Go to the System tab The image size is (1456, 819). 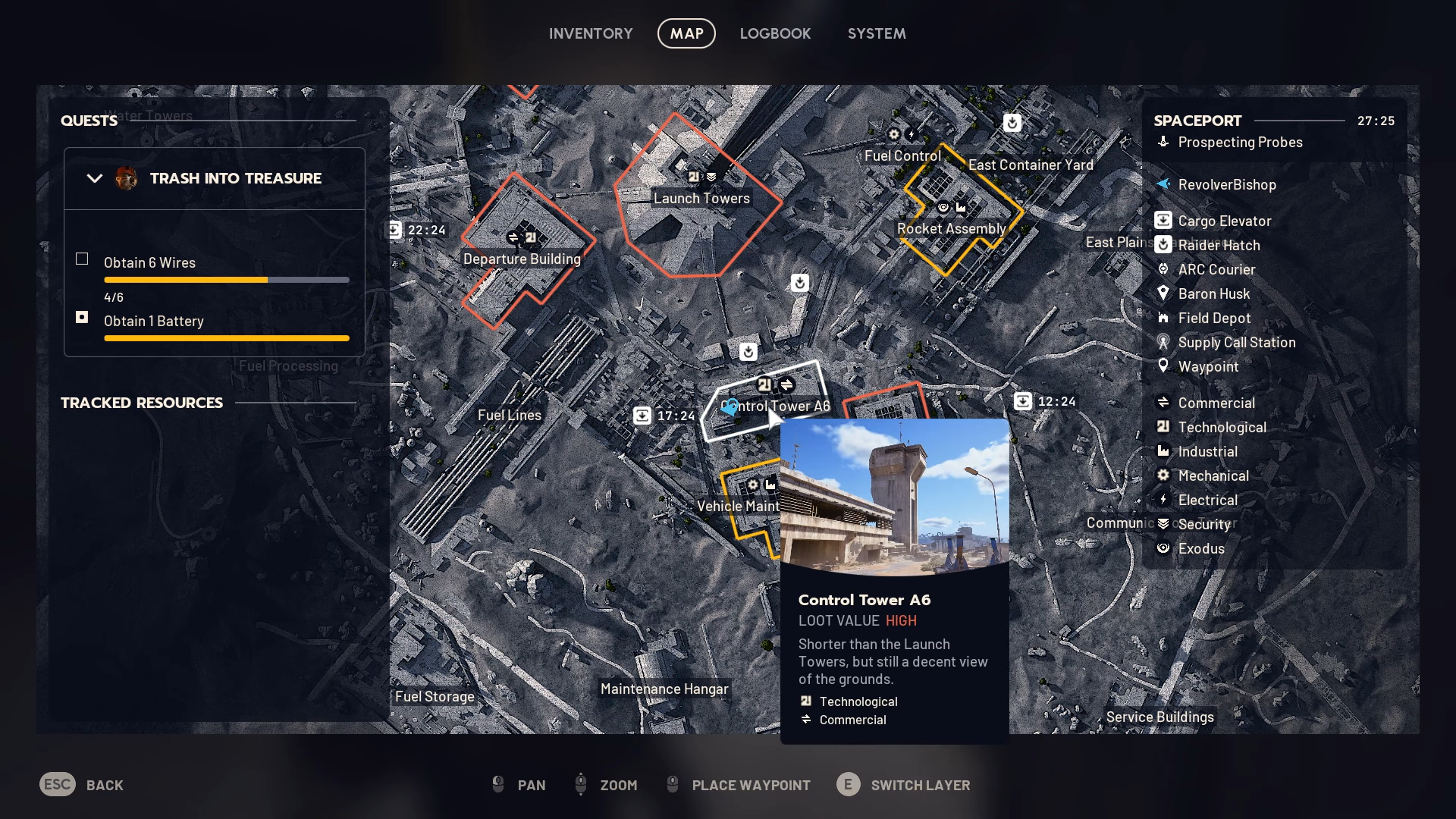coord(877,33)
